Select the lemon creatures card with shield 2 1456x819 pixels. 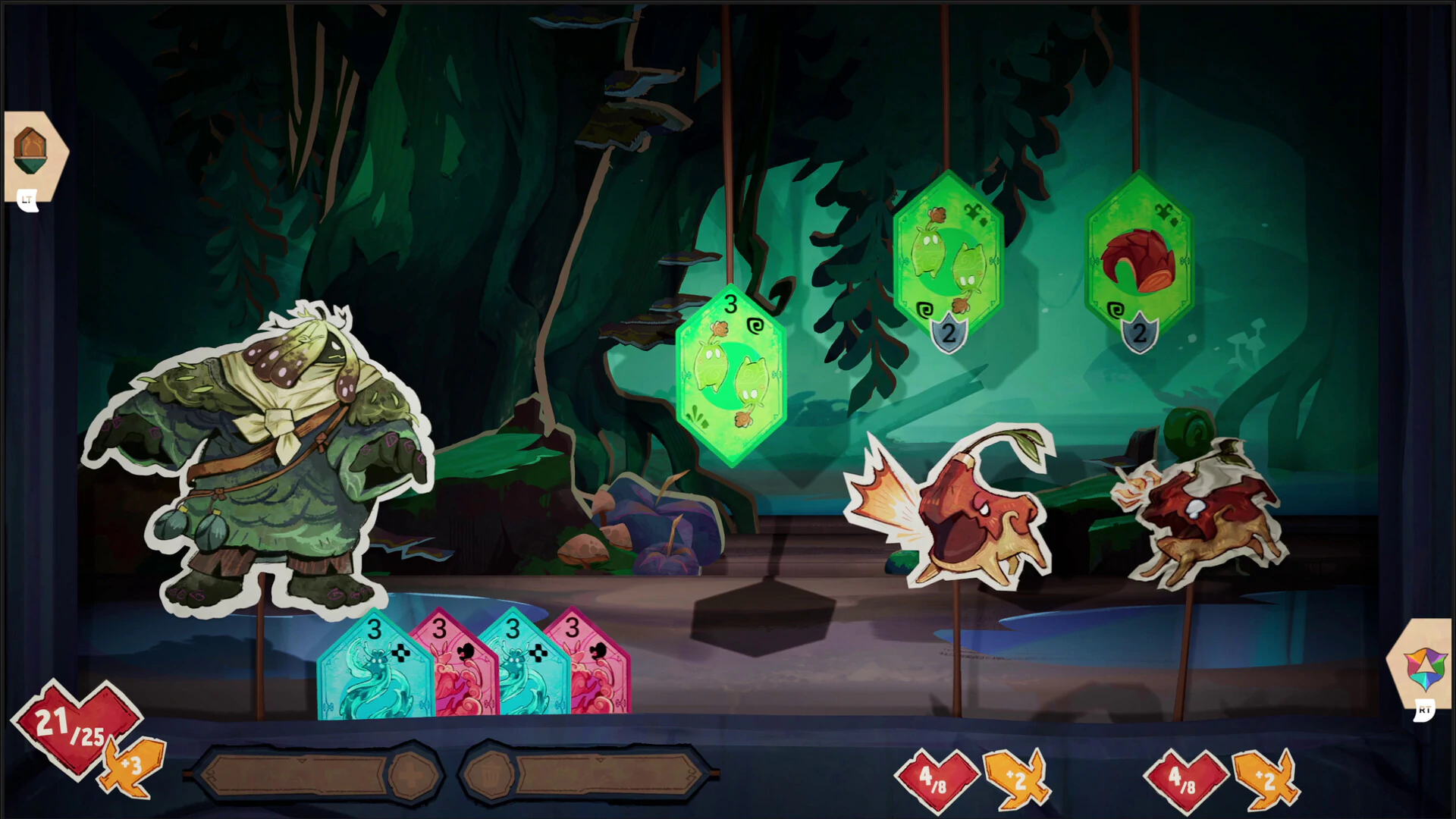[x=948, y=254]
